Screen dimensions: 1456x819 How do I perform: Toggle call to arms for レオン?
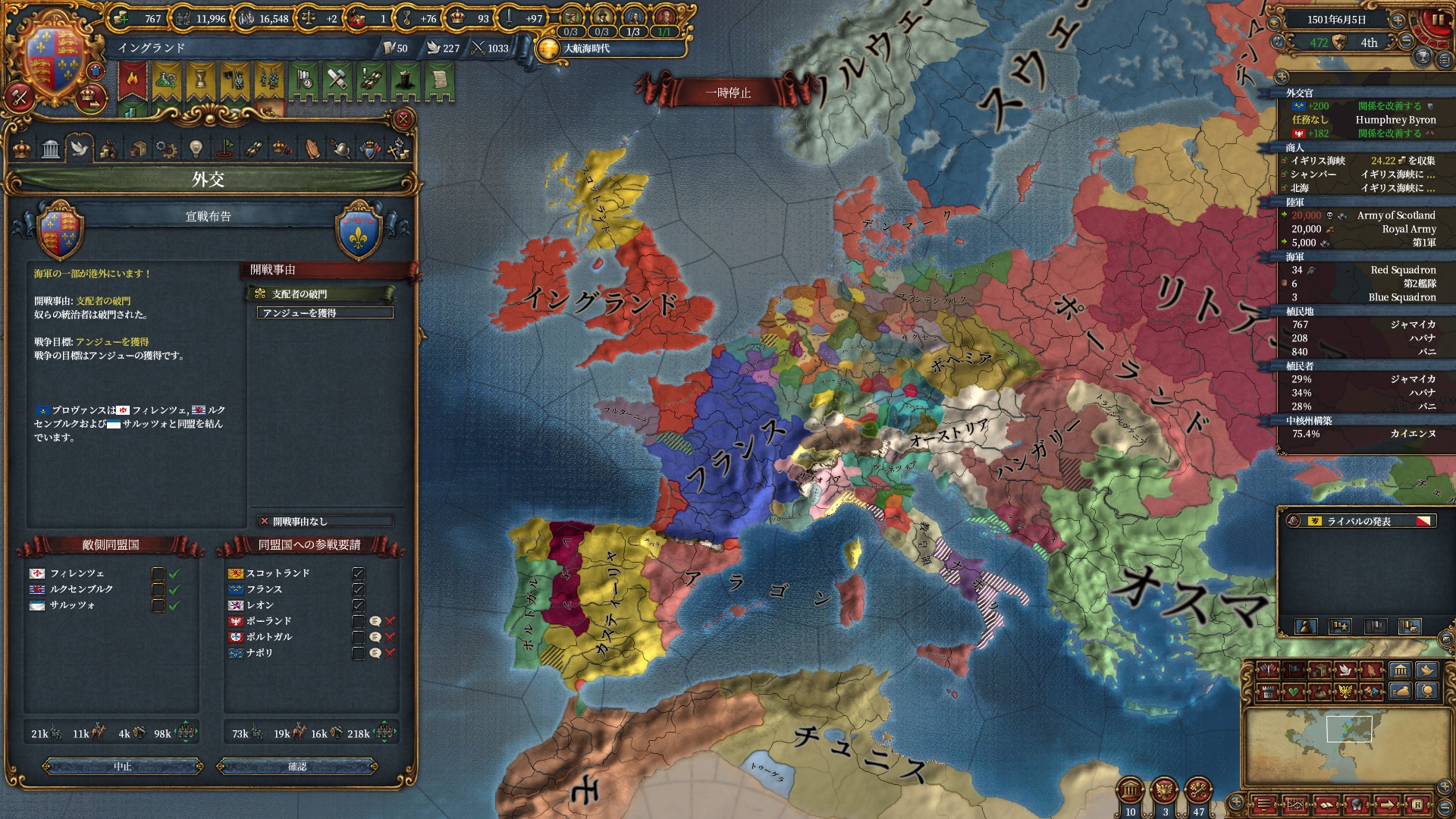(359, 605)
